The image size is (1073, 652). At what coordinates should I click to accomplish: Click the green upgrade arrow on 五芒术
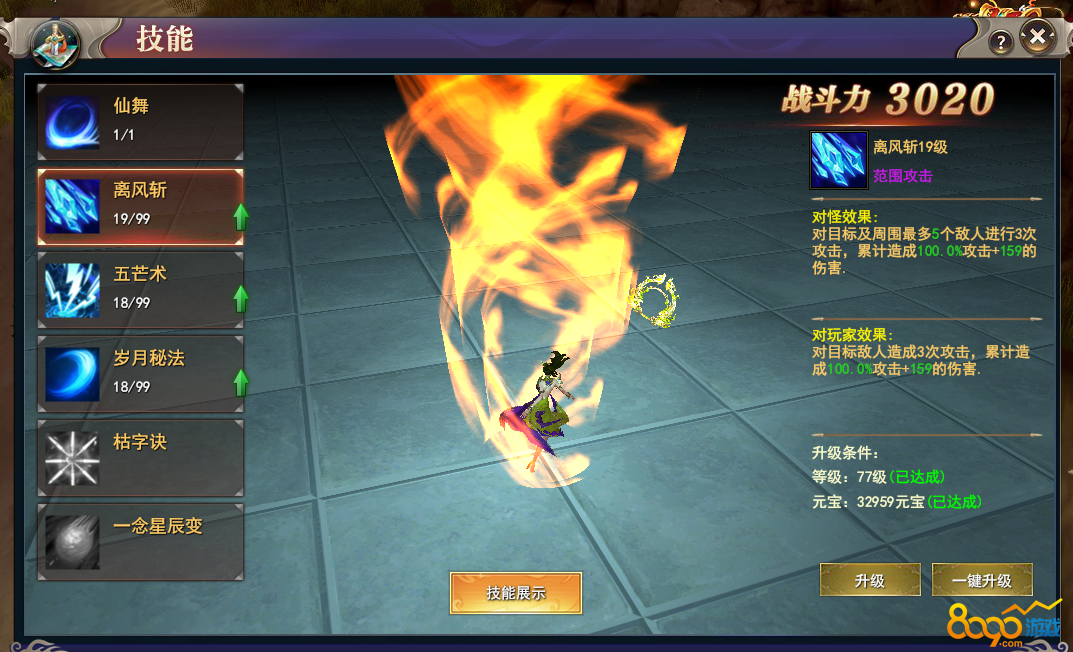point(241,298)
